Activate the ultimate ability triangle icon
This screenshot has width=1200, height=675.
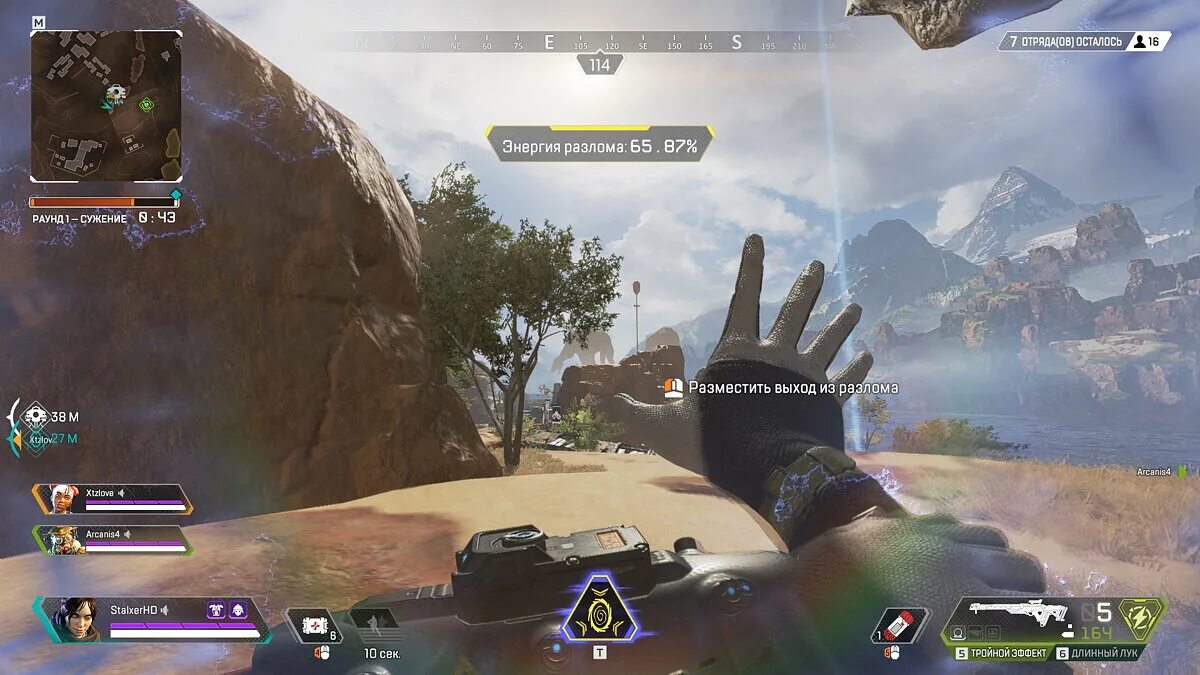[x=599, y=610]
